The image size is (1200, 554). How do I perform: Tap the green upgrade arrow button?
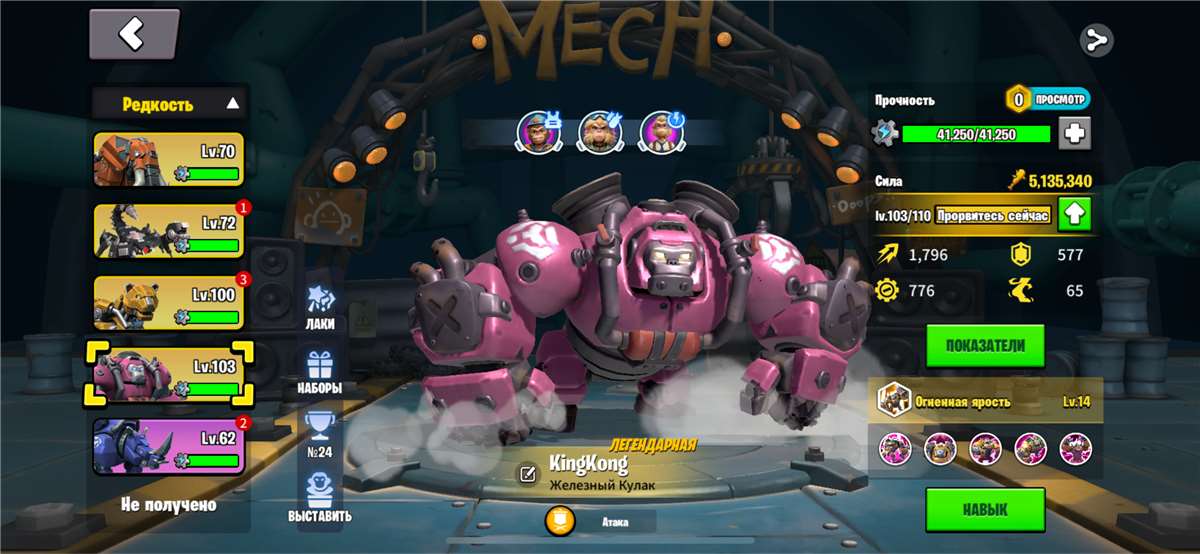[x=1075, y=214]
